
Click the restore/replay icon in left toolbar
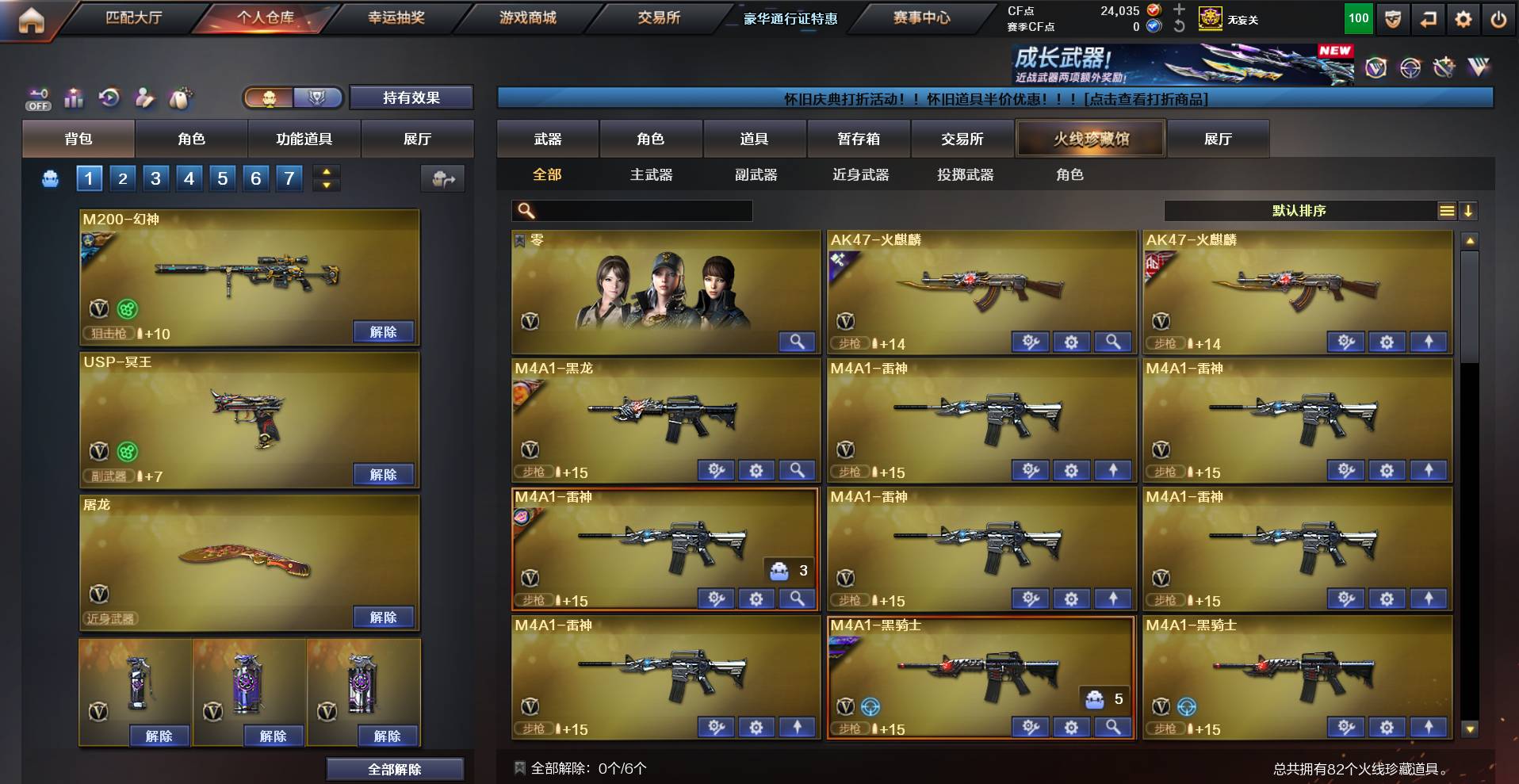pyautogui.click(x=109, y=97)
